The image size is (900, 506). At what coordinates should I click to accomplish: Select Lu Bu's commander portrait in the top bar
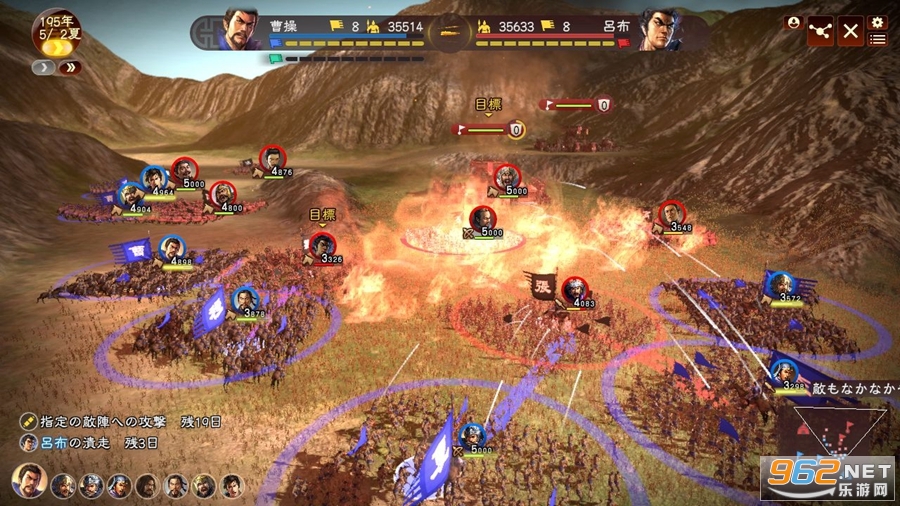pos(659,29)
